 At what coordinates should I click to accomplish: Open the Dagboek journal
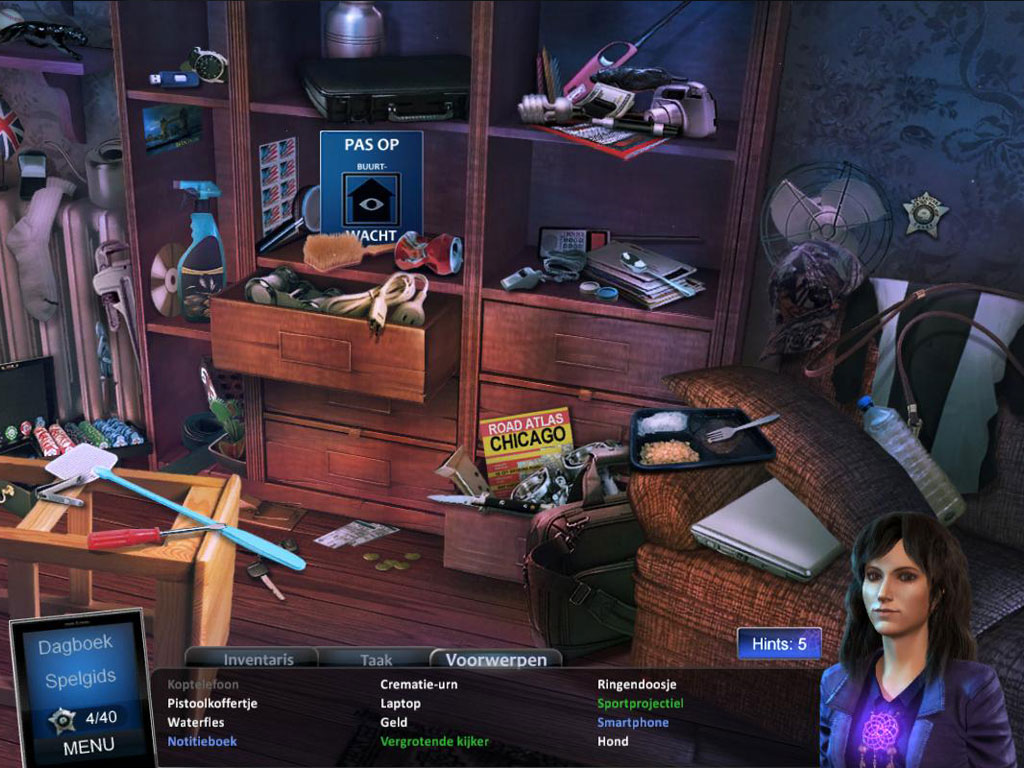[75, 646]
